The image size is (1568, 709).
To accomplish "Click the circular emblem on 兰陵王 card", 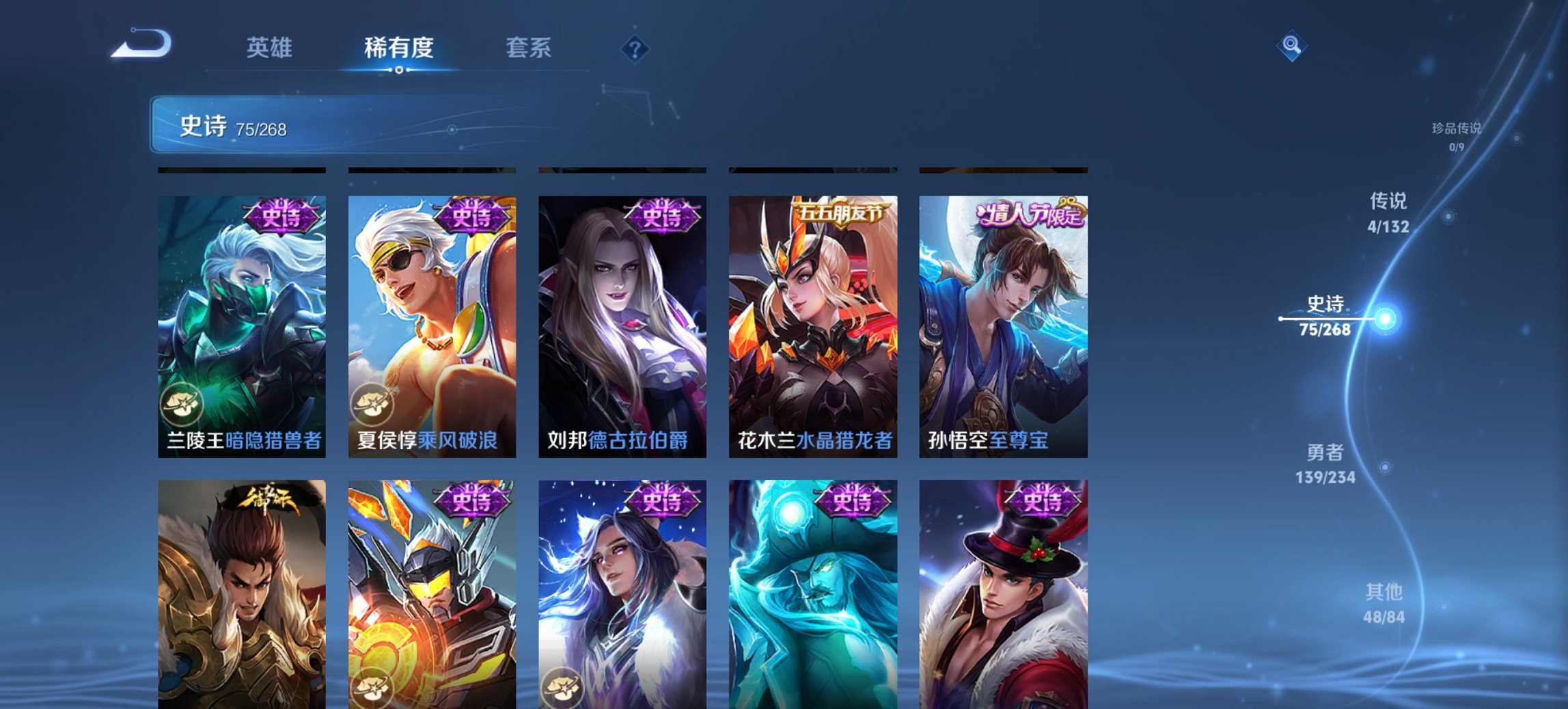I will tap(182, 405).
